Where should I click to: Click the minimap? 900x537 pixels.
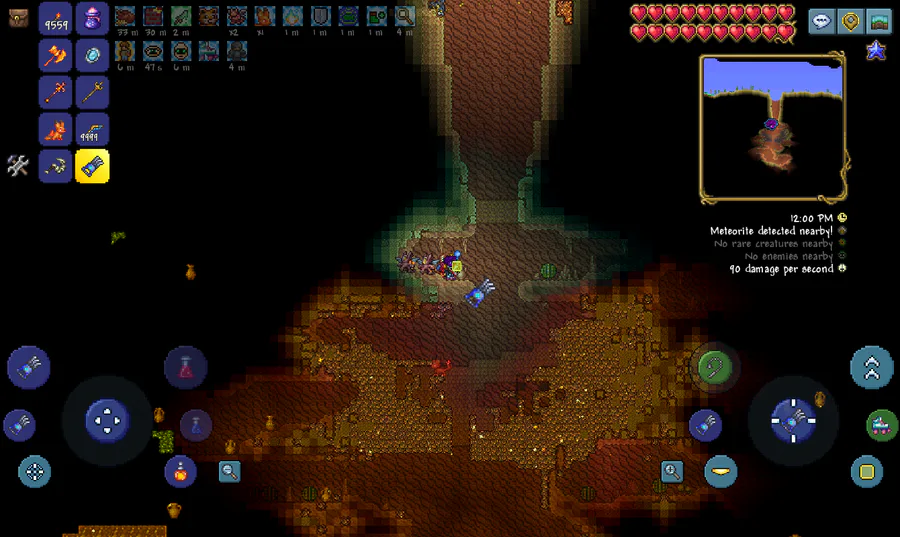pos(773,128)
